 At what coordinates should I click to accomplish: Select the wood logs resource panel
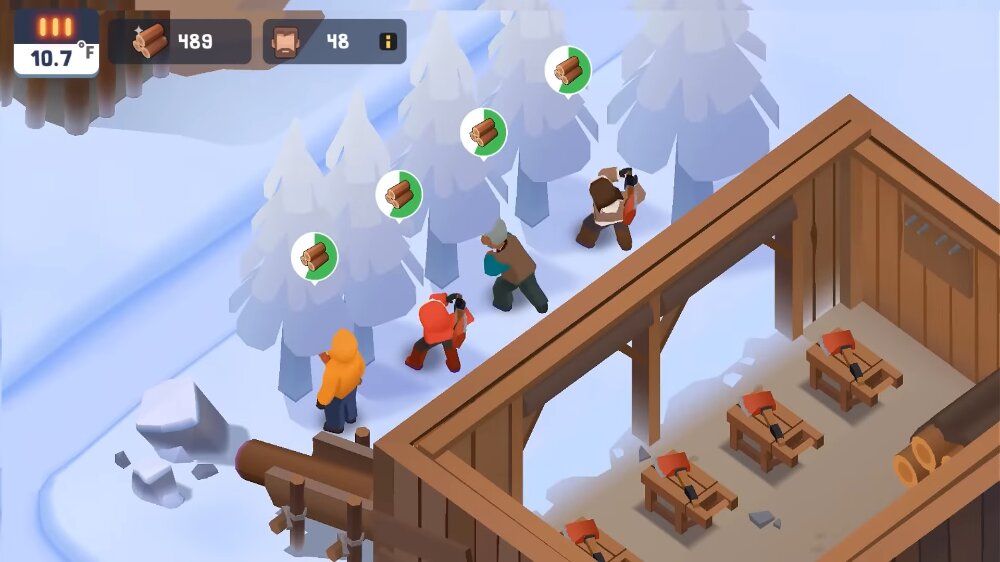tap(180, 42)
